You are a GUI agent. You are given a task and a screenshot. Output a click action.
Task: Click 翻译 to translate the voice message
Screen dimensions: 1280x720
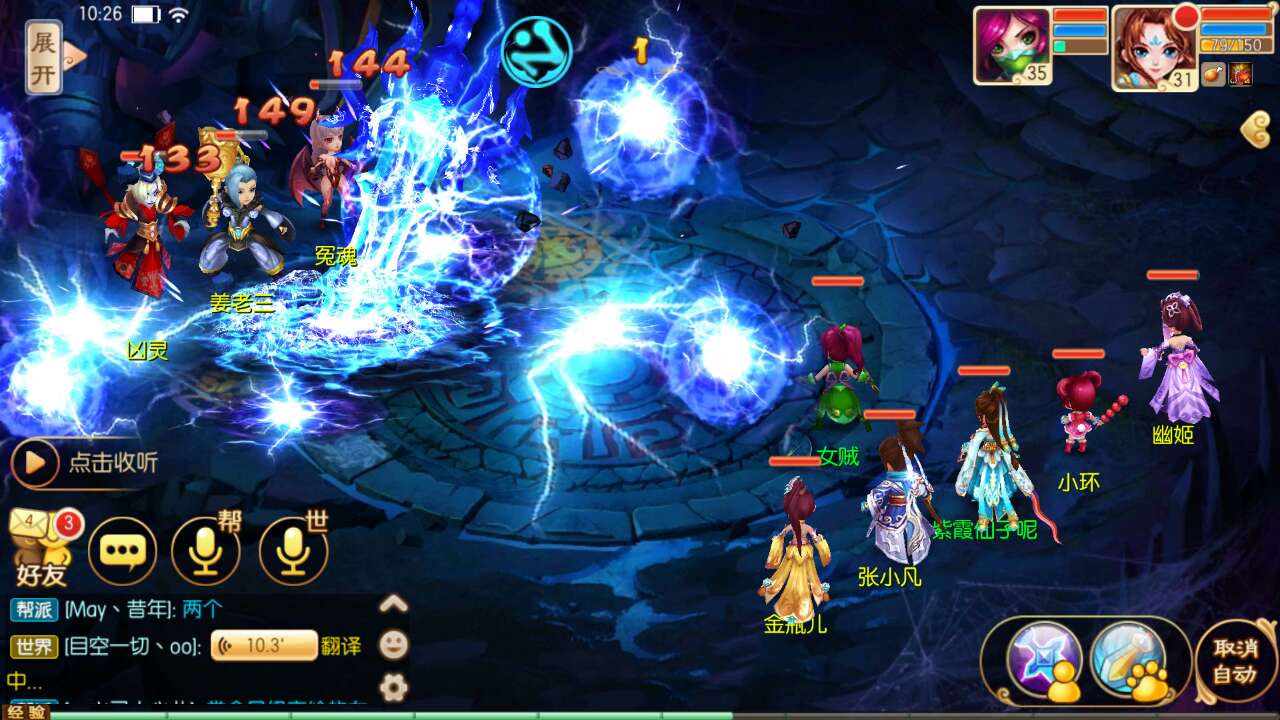[x=341, y=646]
